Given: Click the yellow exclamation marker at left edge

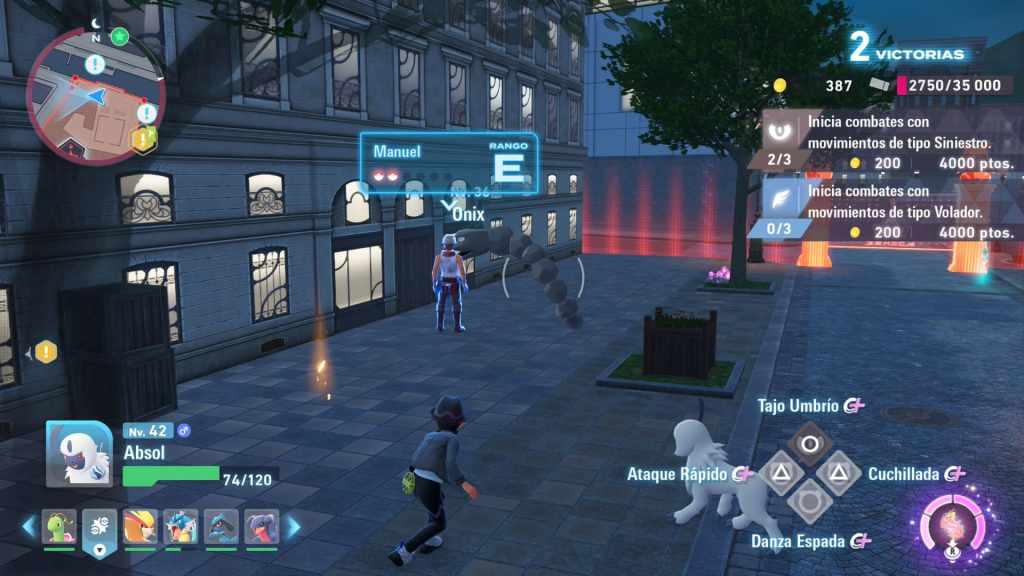Looking at the screenshot, I should [x=46, y=352].
